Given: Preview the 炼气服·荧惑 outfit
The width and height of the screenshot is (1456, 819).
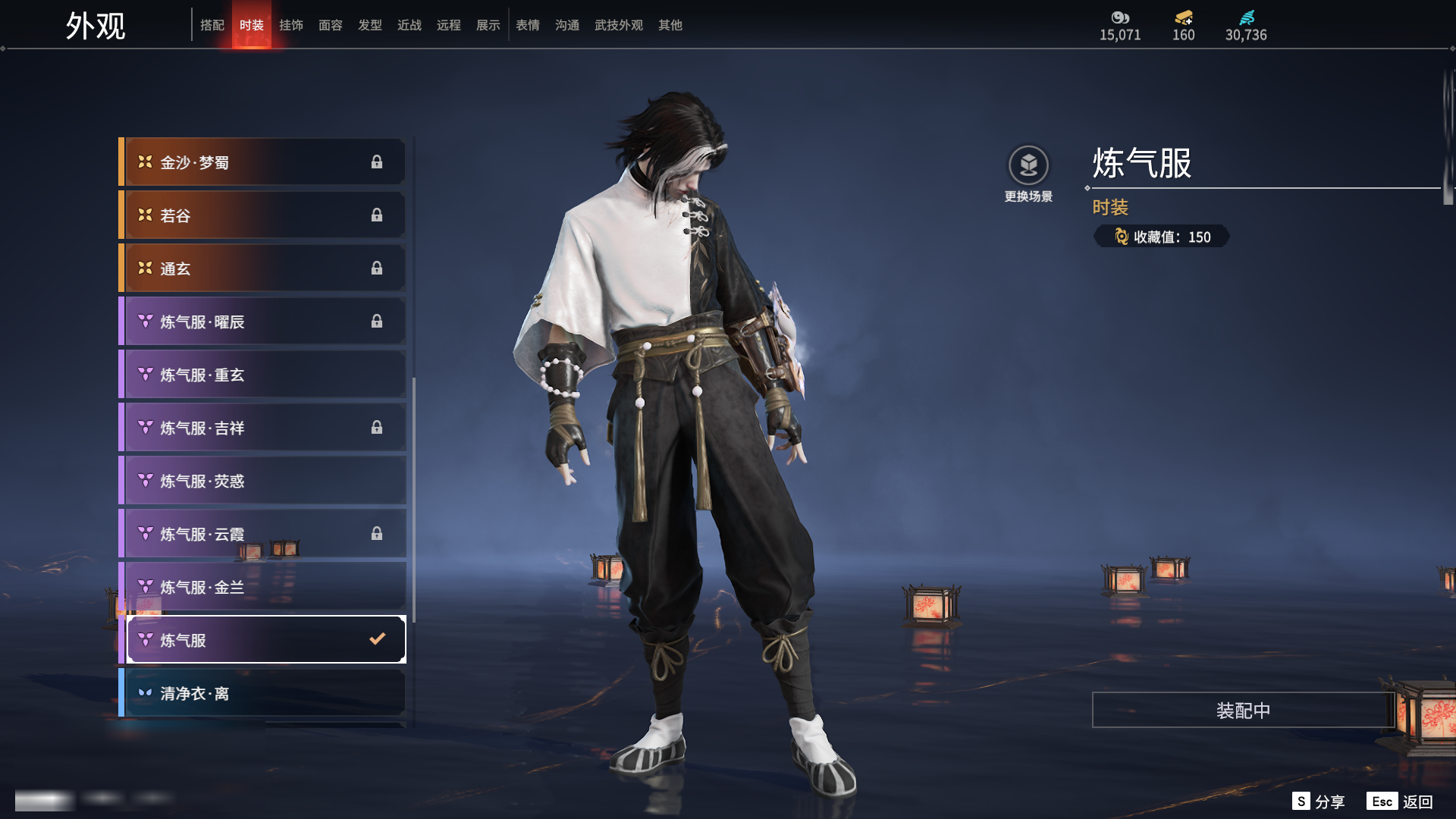Looking at the screenshot, I should tap(262, 481).
